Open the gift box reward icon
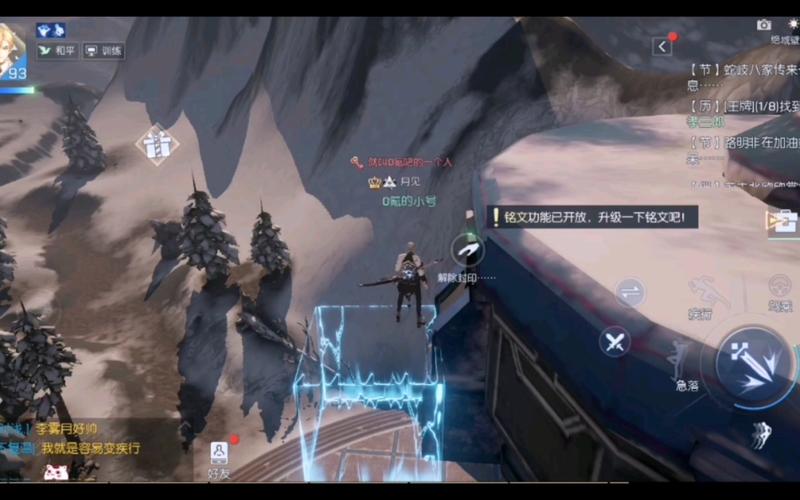This screenshot has width=800, height=500. click(156, 144)
